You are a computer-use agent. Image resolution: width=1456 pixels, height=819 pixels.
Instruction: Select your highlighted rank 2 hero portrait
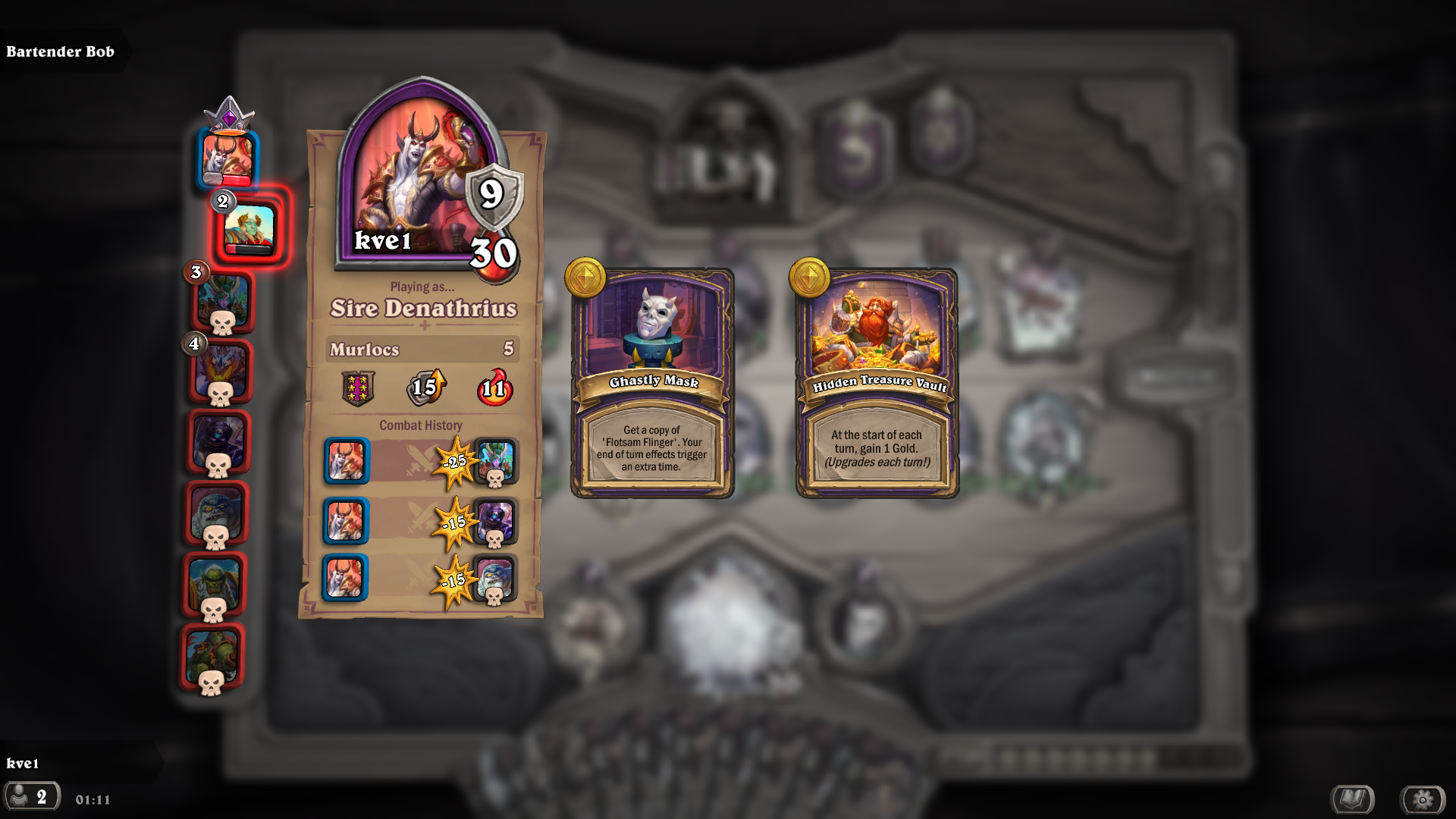pyautogui.click(x=250, y=226)
